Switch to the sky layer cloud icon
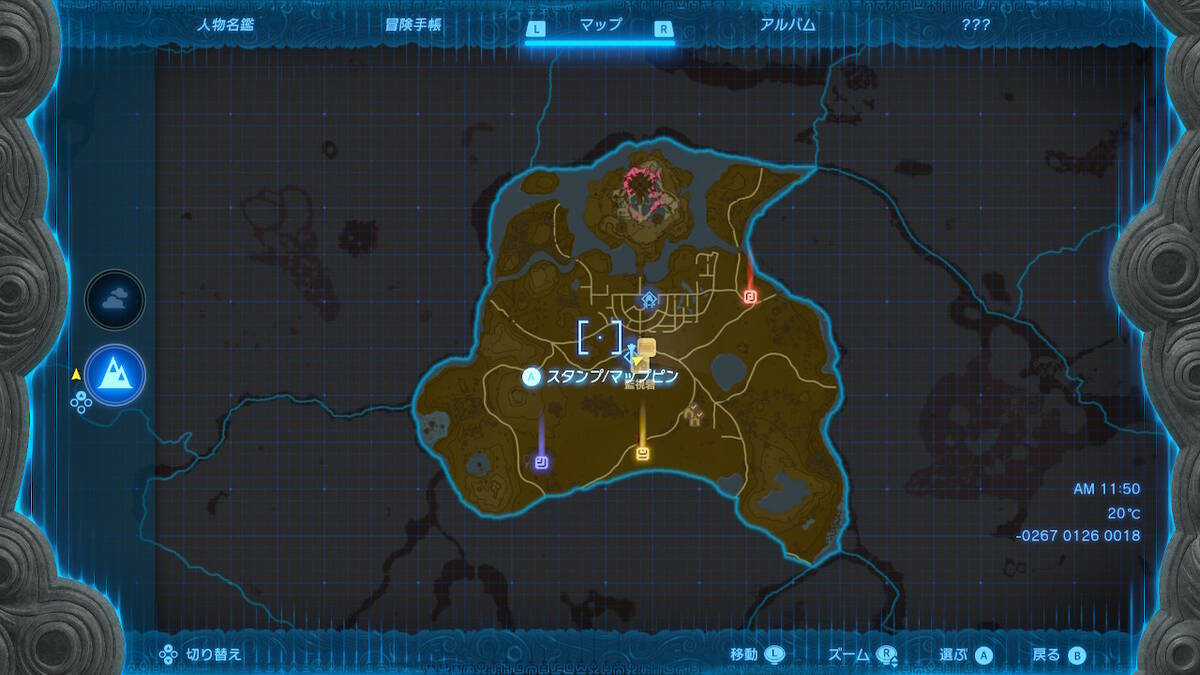Image resolution: width=1200 pixels, height=675 pixels. tap(115, 299)
